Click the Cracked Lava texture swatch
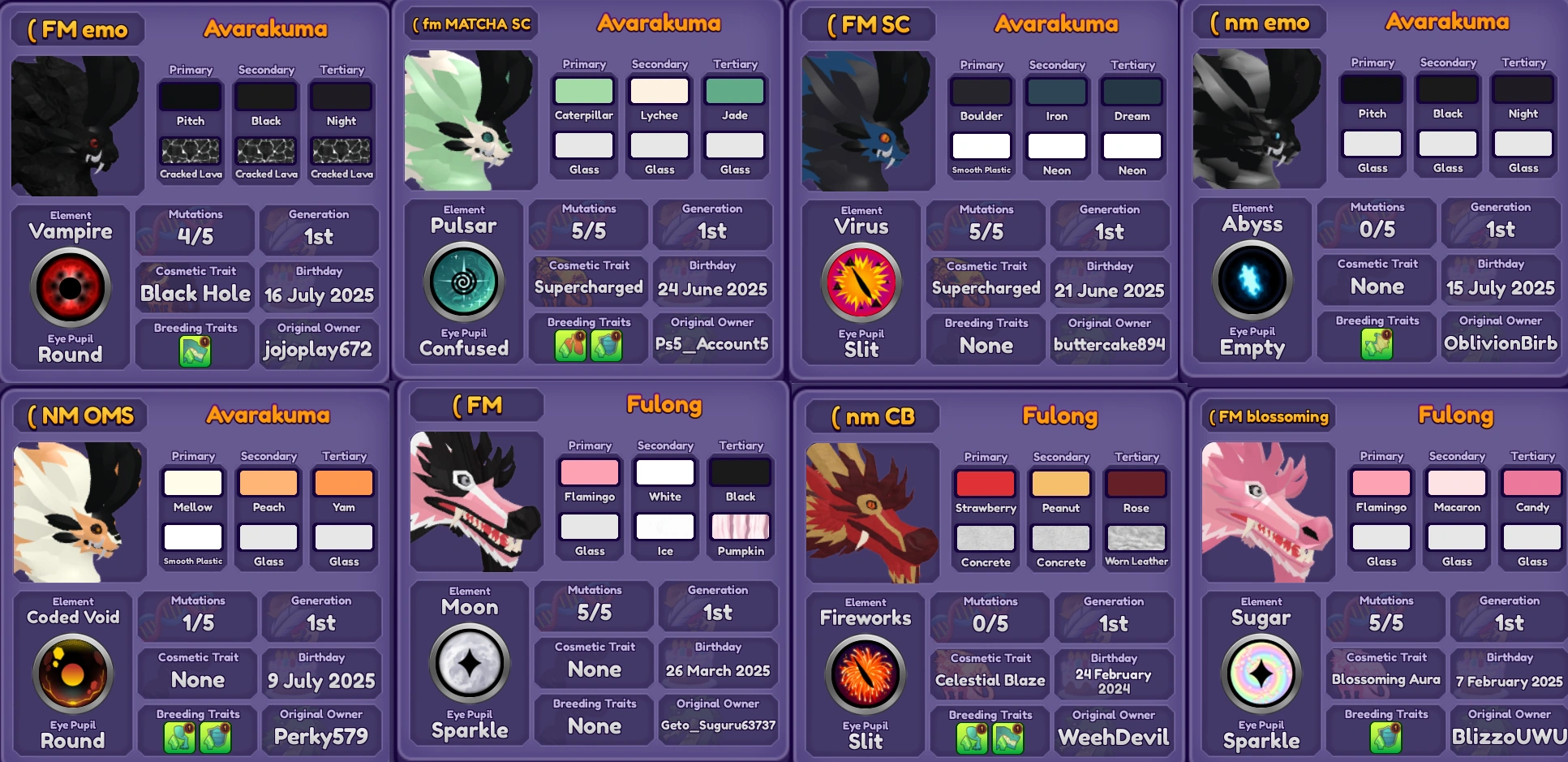Image resolution: width=1568 pixels, height=762 pixels. point(190,151)
